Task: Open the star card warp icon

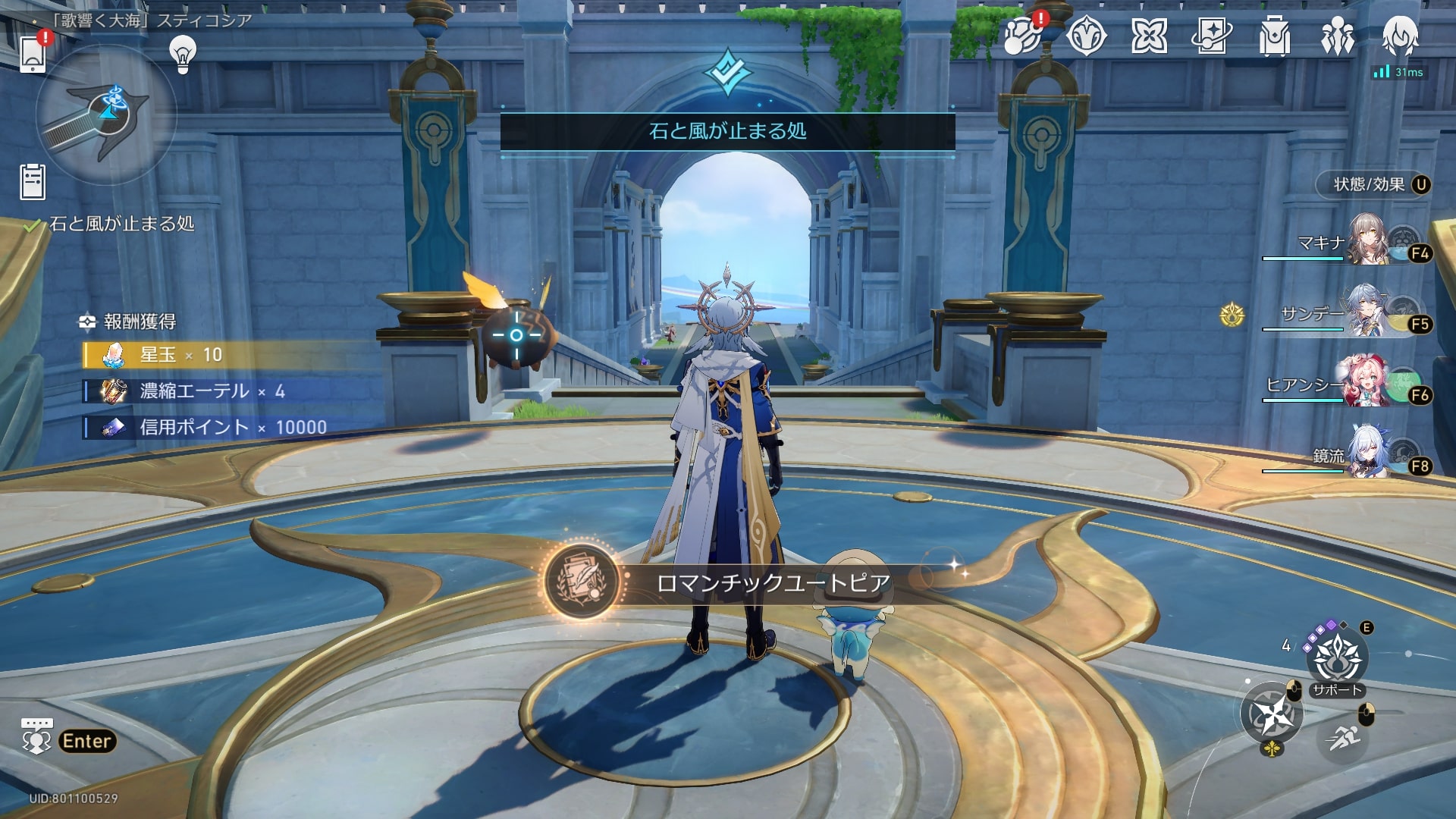Action: 1211,36
